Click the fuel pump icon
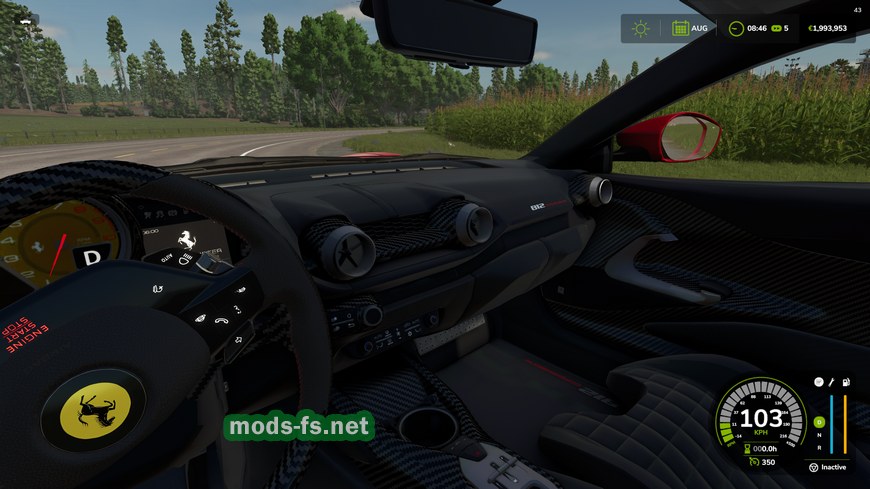 click(x=845, y=382)
